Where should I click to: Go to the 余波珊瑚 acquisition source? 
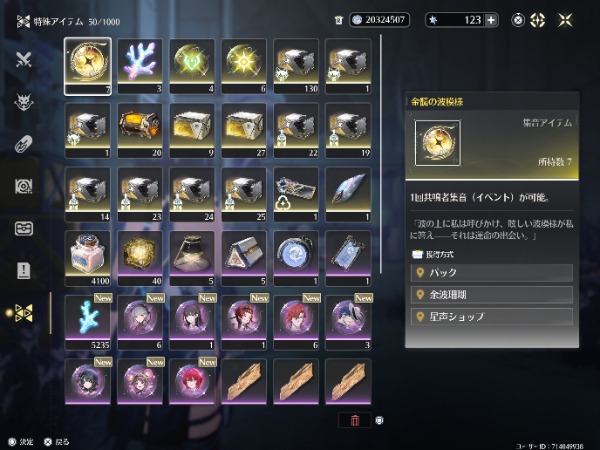492,295
